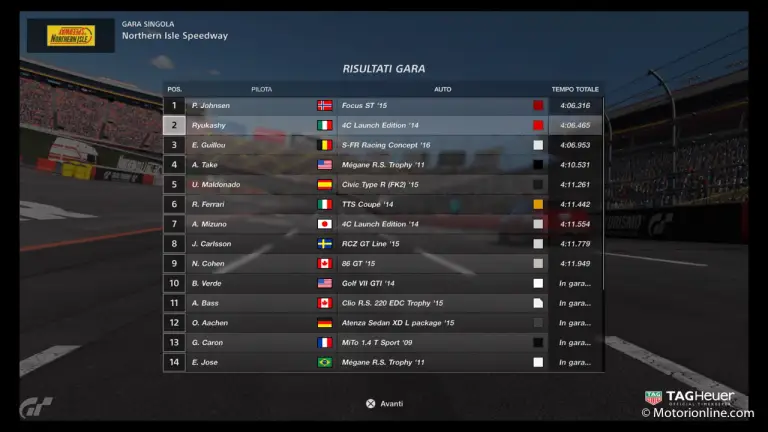Select B. Verde's Golf VII GTI row

pos(383,283)
